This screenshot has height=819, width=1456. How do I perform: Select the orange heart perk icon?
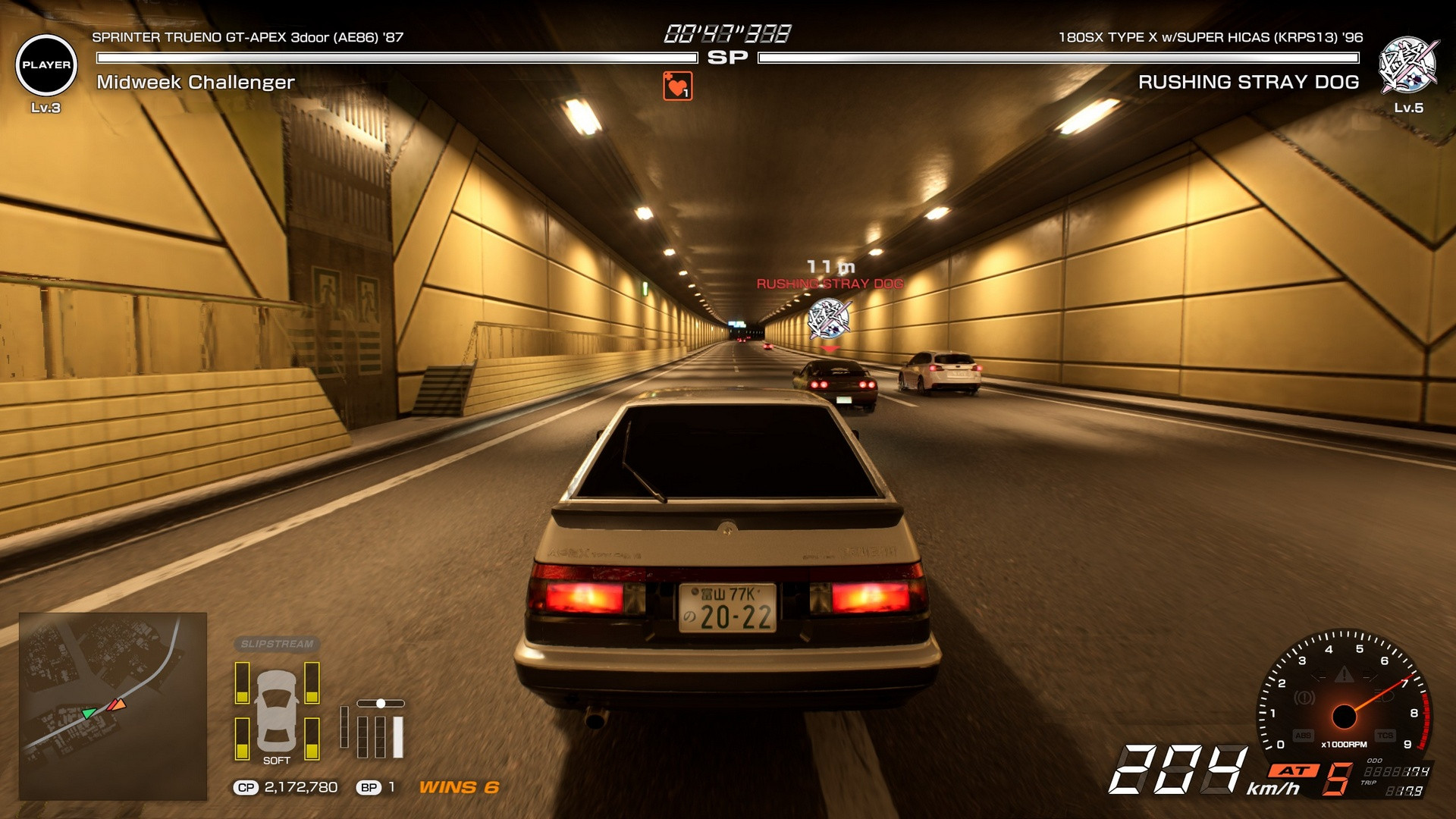677,86
